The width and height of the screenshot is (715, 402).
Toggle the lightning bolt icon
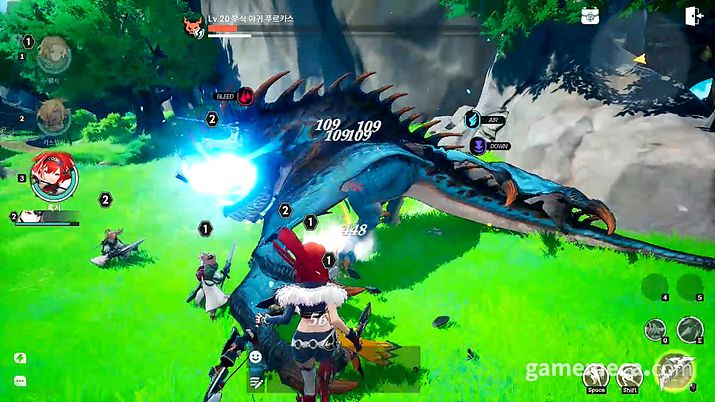(19, 357)
